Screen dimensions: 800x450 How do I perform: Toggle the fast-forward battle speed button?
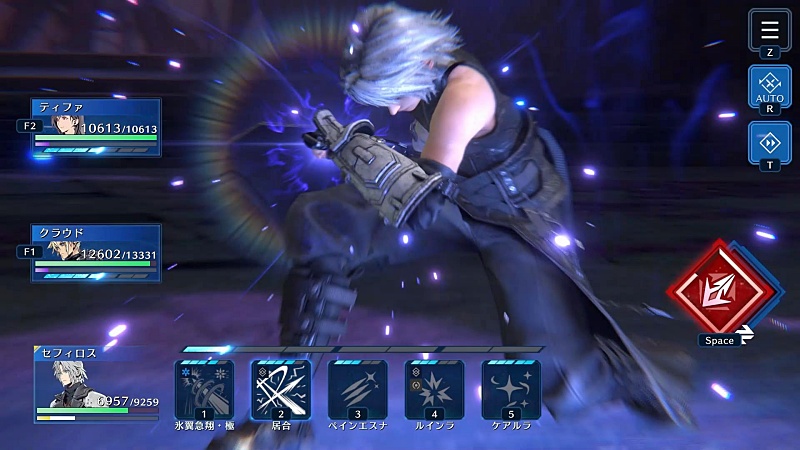770,143
